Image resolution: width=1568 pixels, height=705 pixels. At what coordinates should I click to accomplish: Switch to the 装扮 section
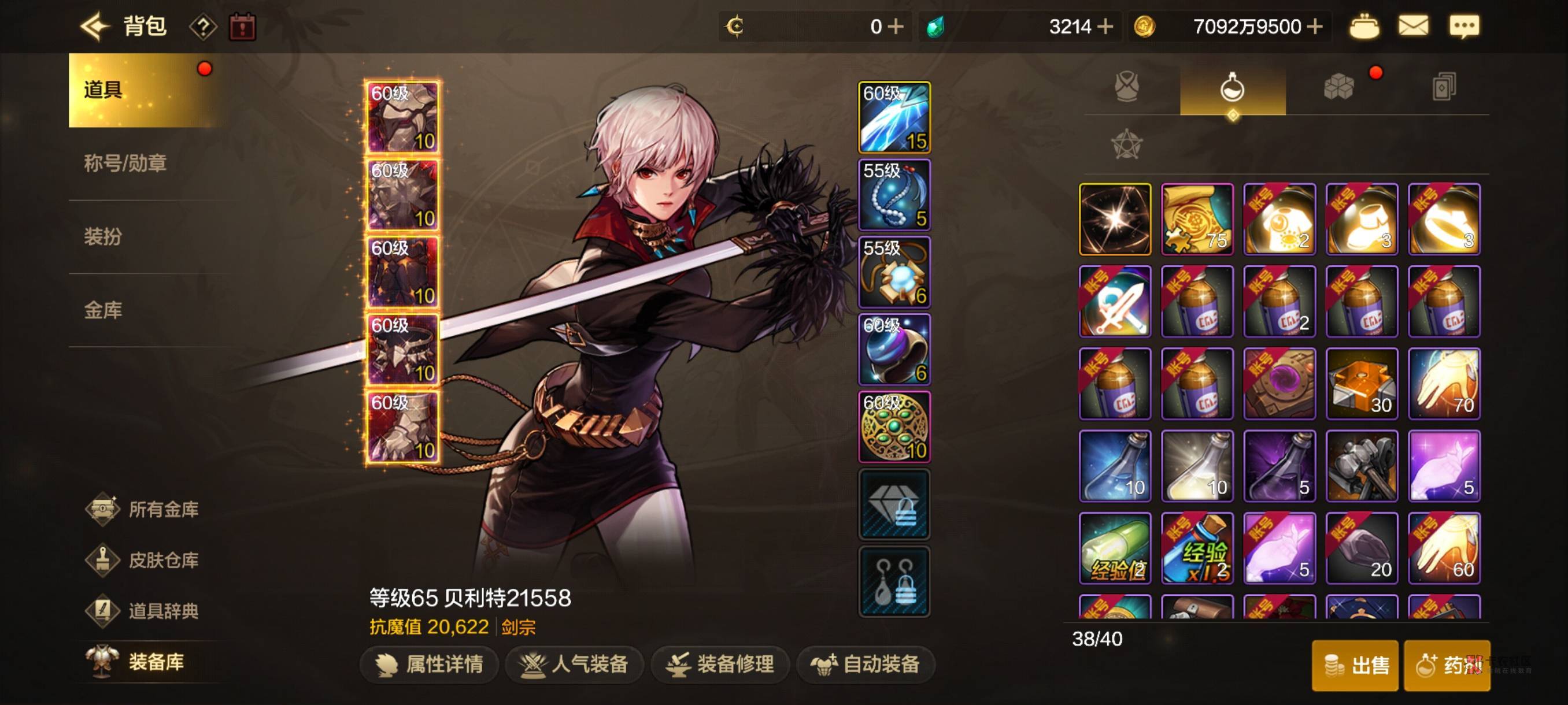point(103,236)
